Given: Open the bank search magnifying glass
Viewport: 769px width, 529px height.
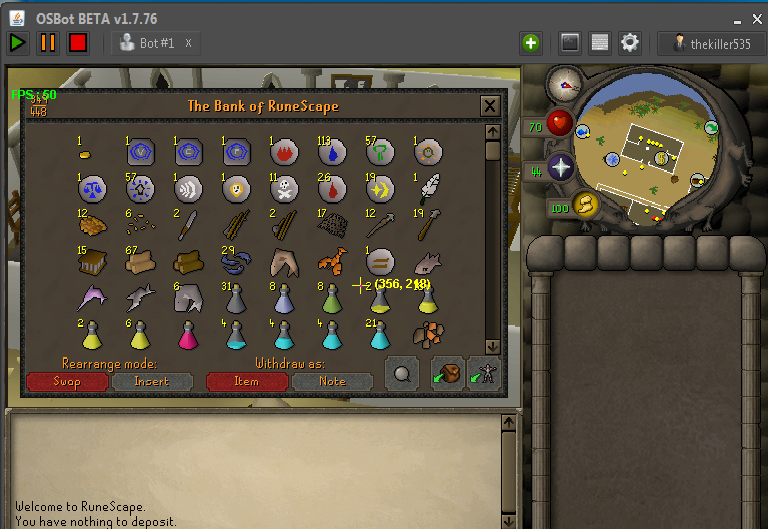Looking at the screenshot, I should [x=401, y=374].
